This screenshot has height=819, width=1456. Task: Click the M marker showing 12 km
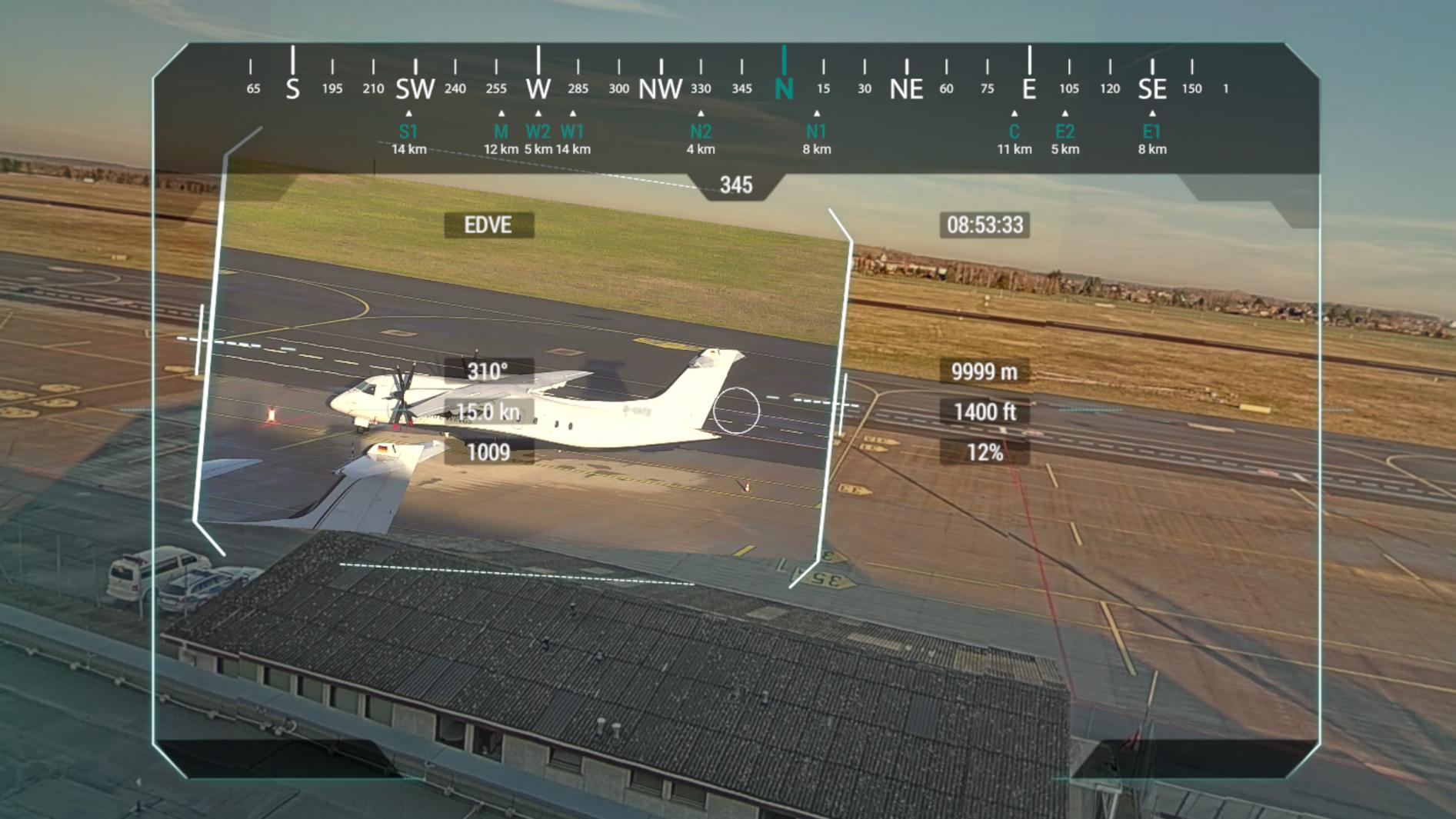[501, 131]
